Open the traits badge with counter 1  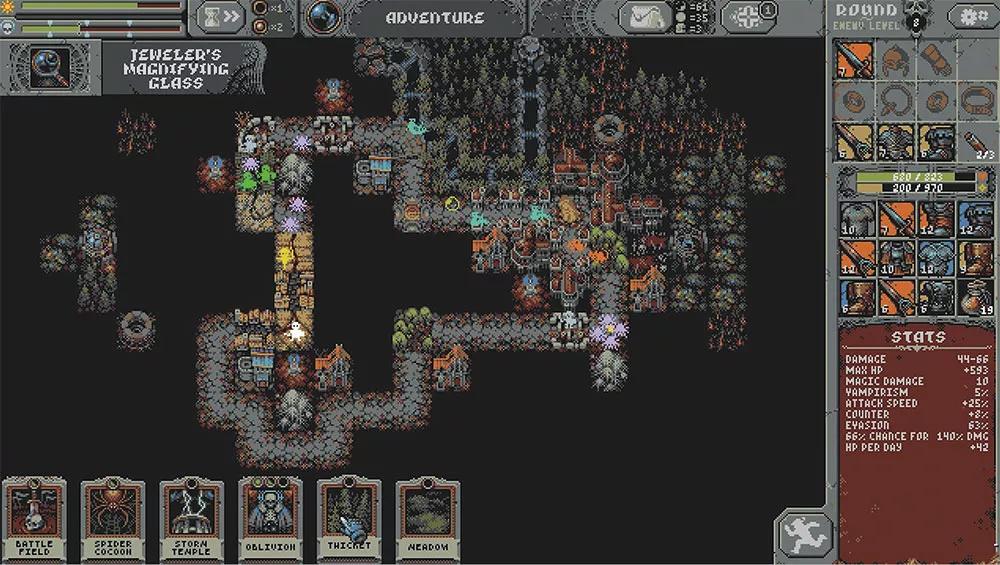(x=748, y=17)
